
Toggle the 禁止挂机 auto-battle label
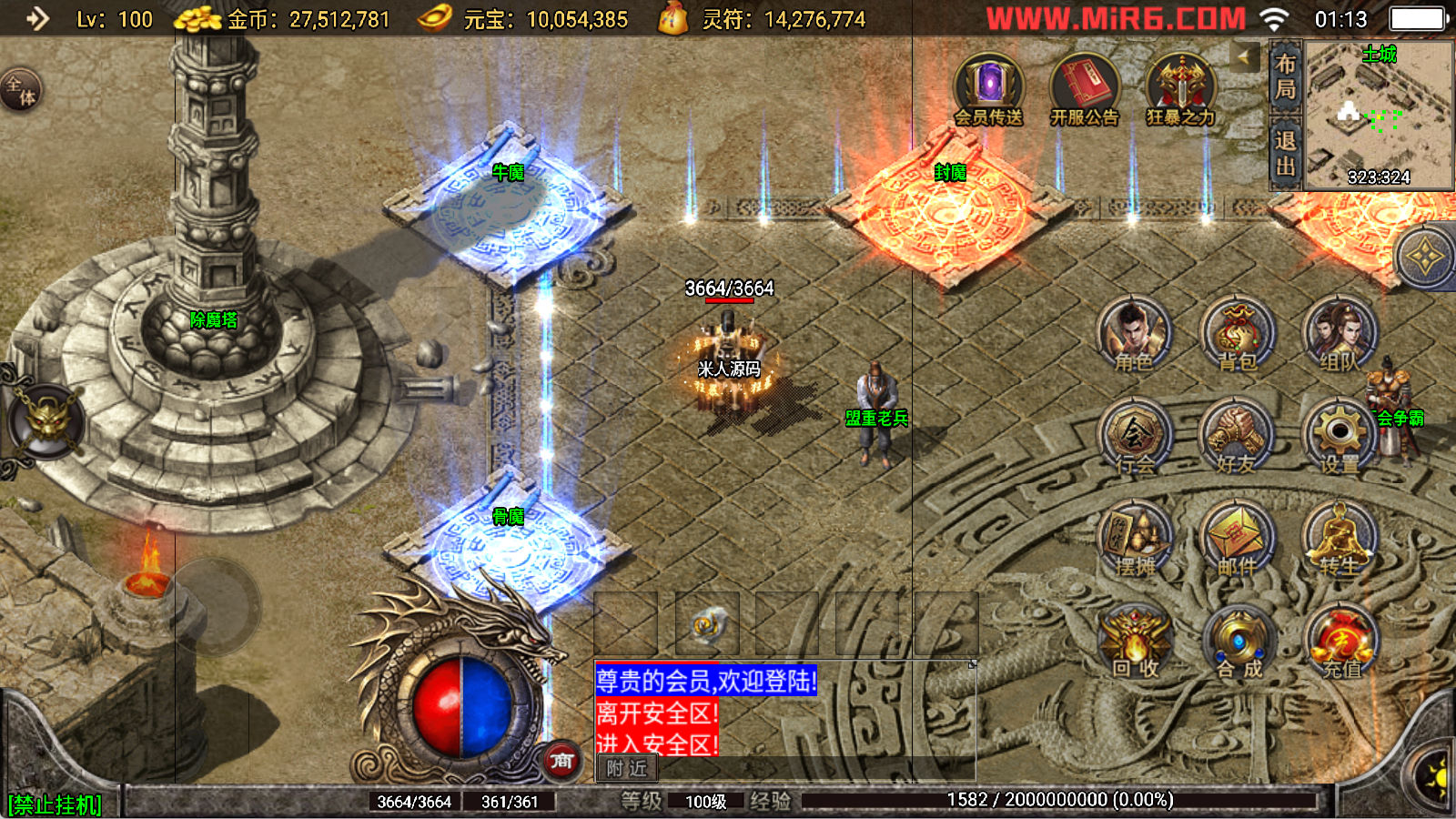pos(55,805)
